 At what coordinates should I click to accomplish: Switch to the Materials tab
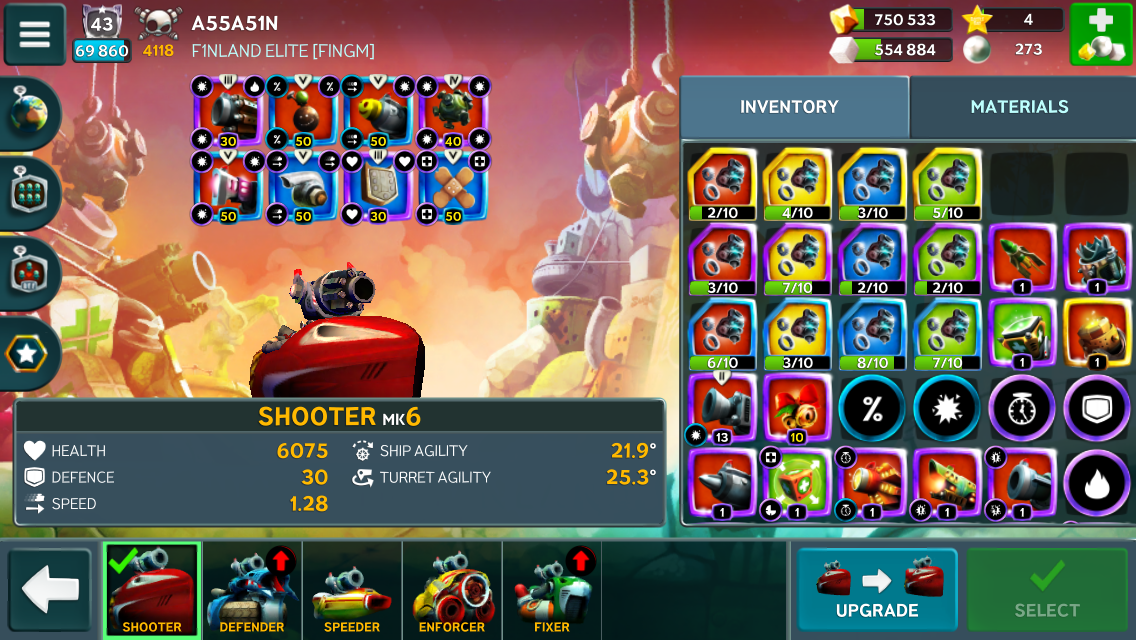click(x=1019, y=107)
